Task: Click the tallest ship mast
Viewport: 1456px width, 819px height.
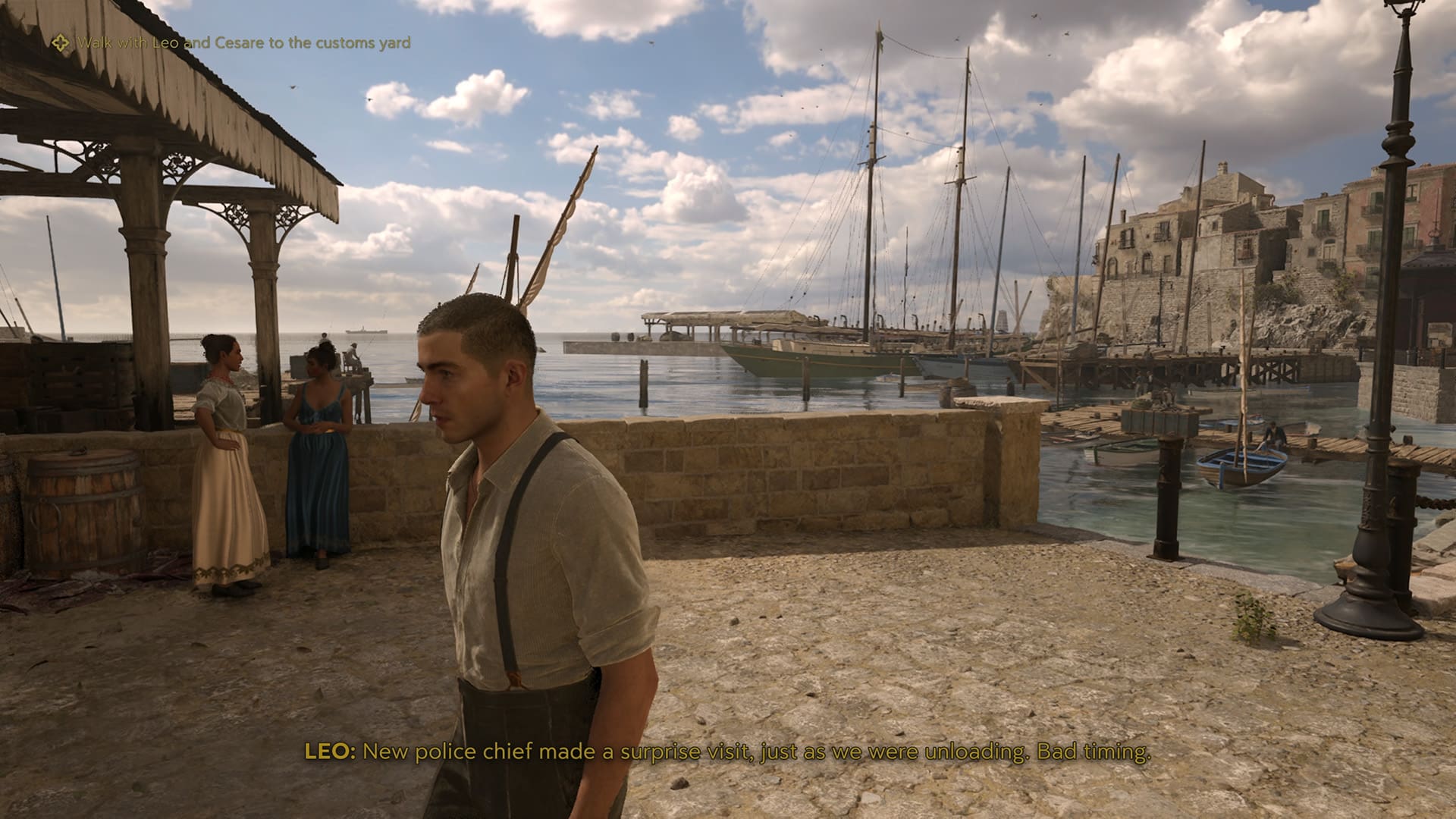Action: pos(874,190)
